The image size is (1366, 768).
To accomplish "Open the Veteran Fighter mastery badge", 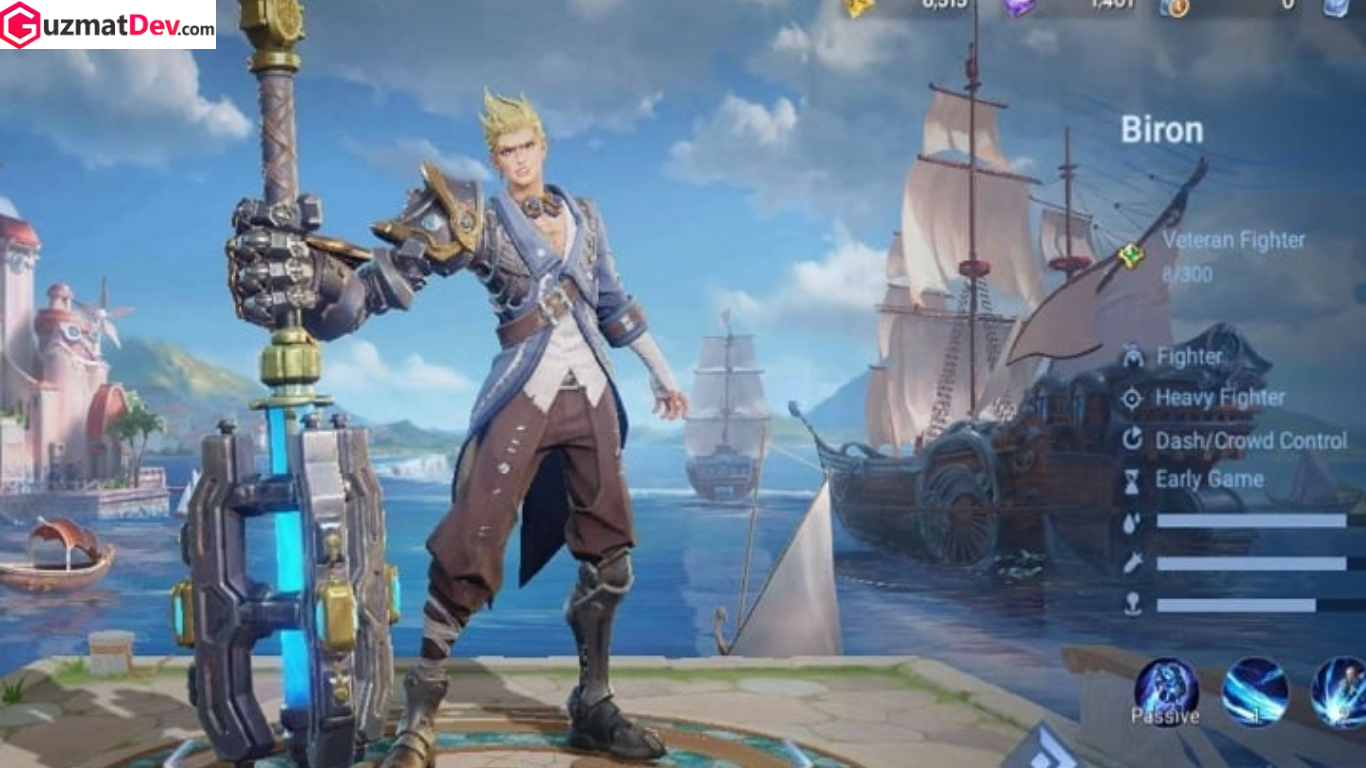I will (1131, 256).
